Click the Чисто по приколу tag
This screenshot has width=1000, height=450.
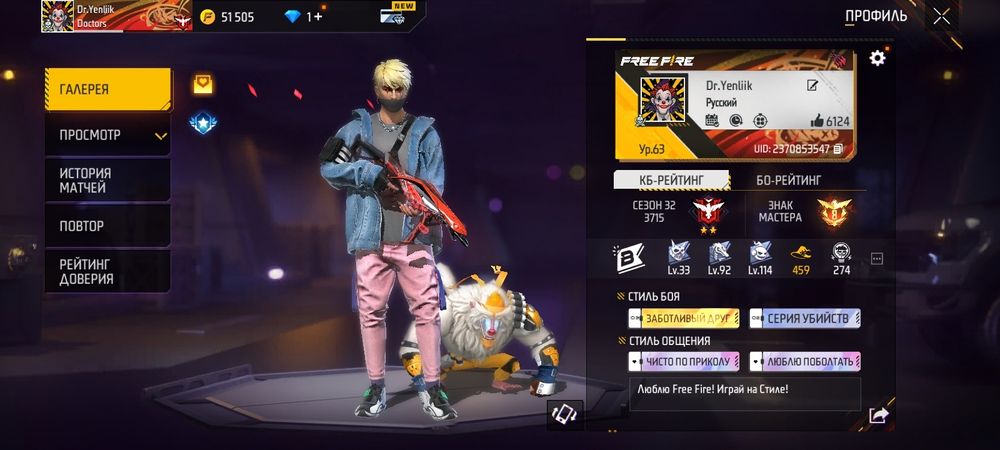click(684, 361)
